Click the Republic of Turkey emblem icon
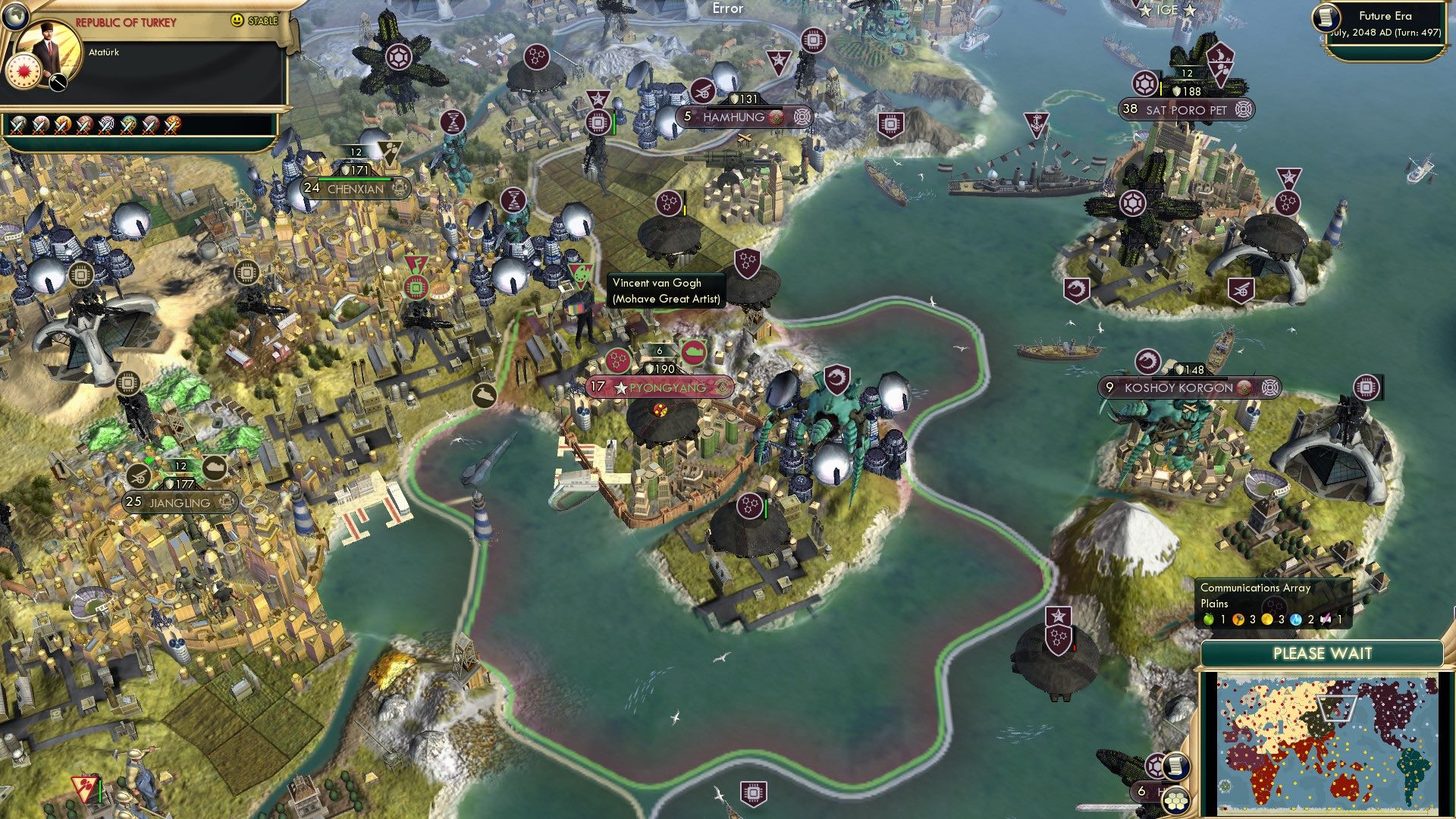Screen dimensions: 1456x819 pos(23,72)
